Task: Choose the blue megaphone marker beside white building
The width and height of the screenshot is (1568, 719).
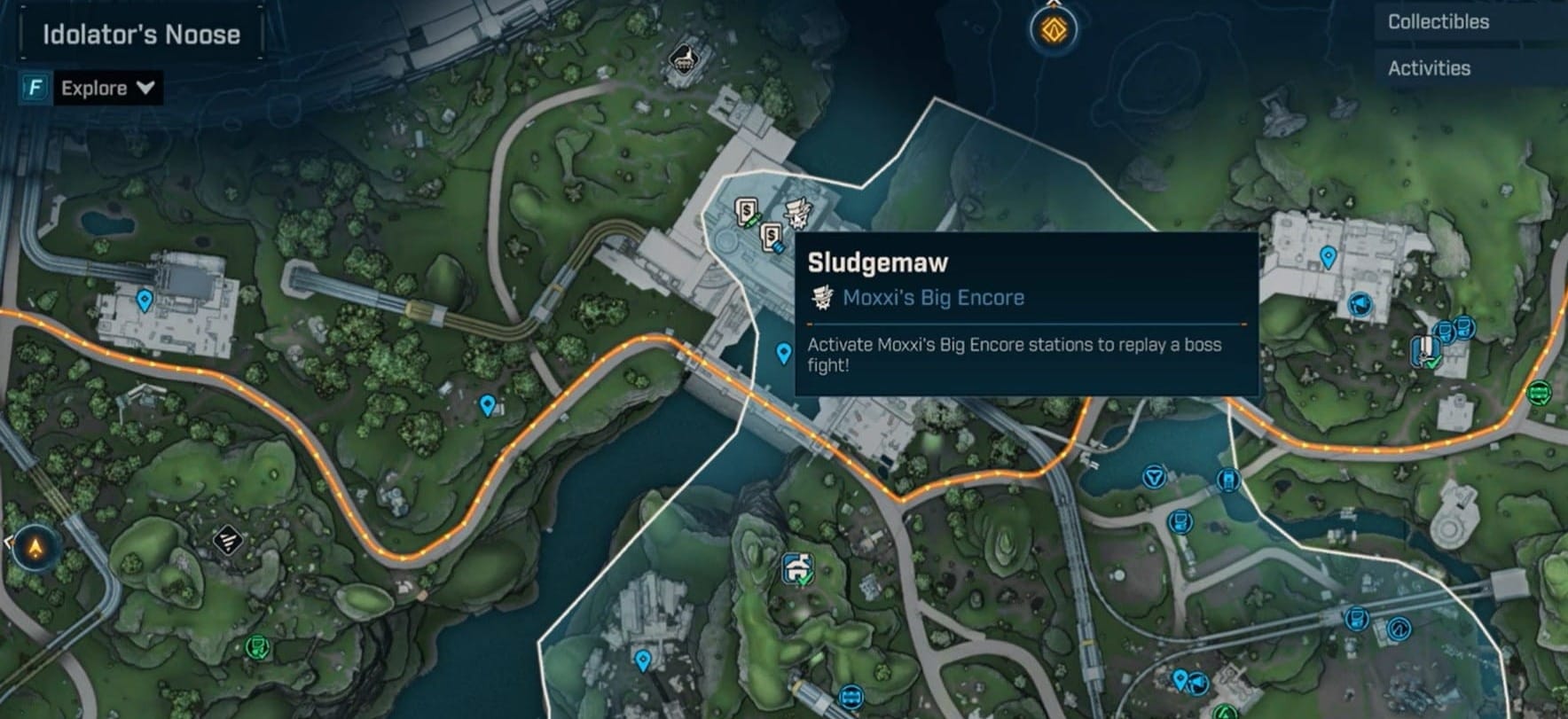Action: 1359,306
